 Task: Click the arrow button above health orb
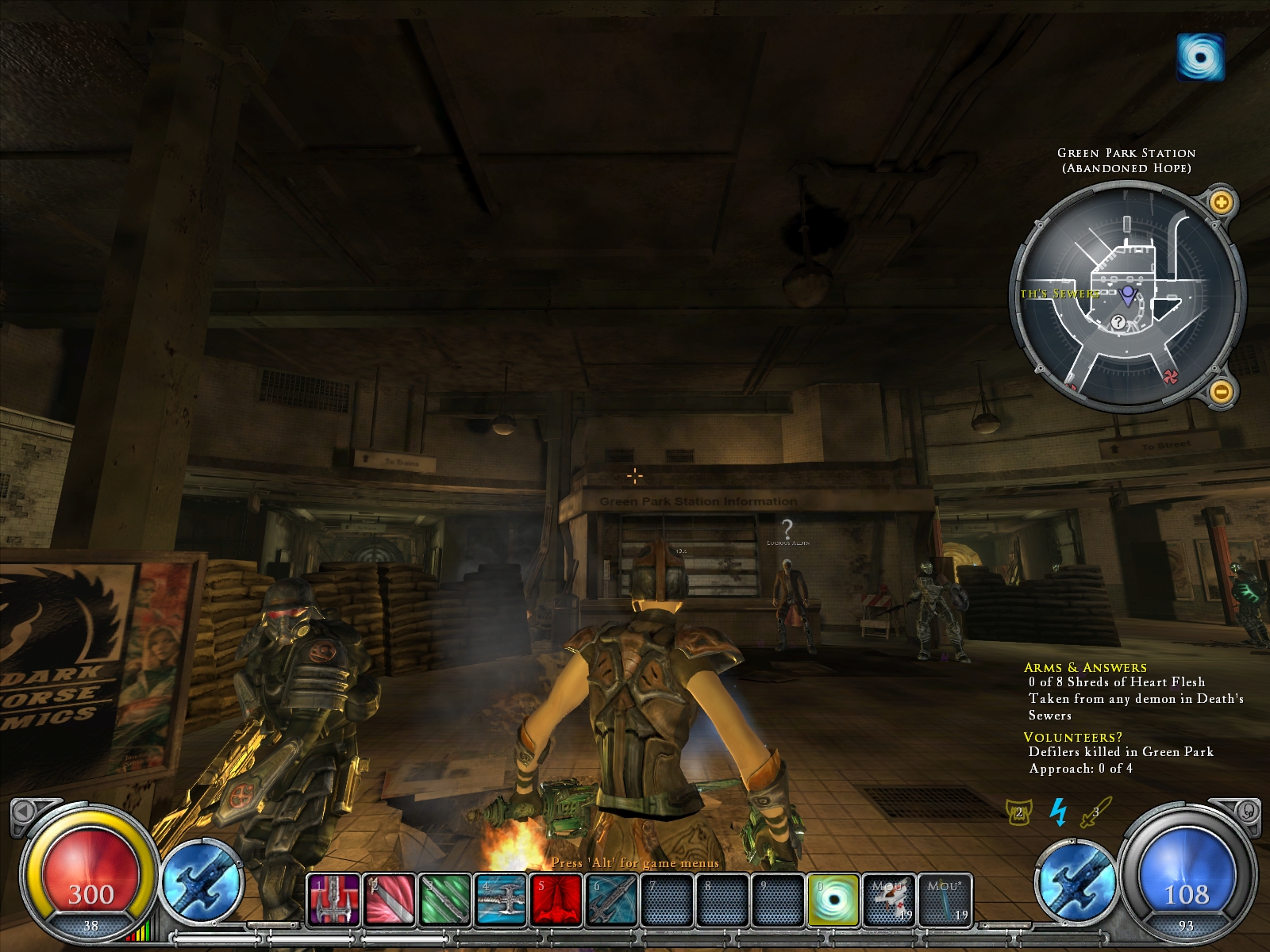pos(24,810)
